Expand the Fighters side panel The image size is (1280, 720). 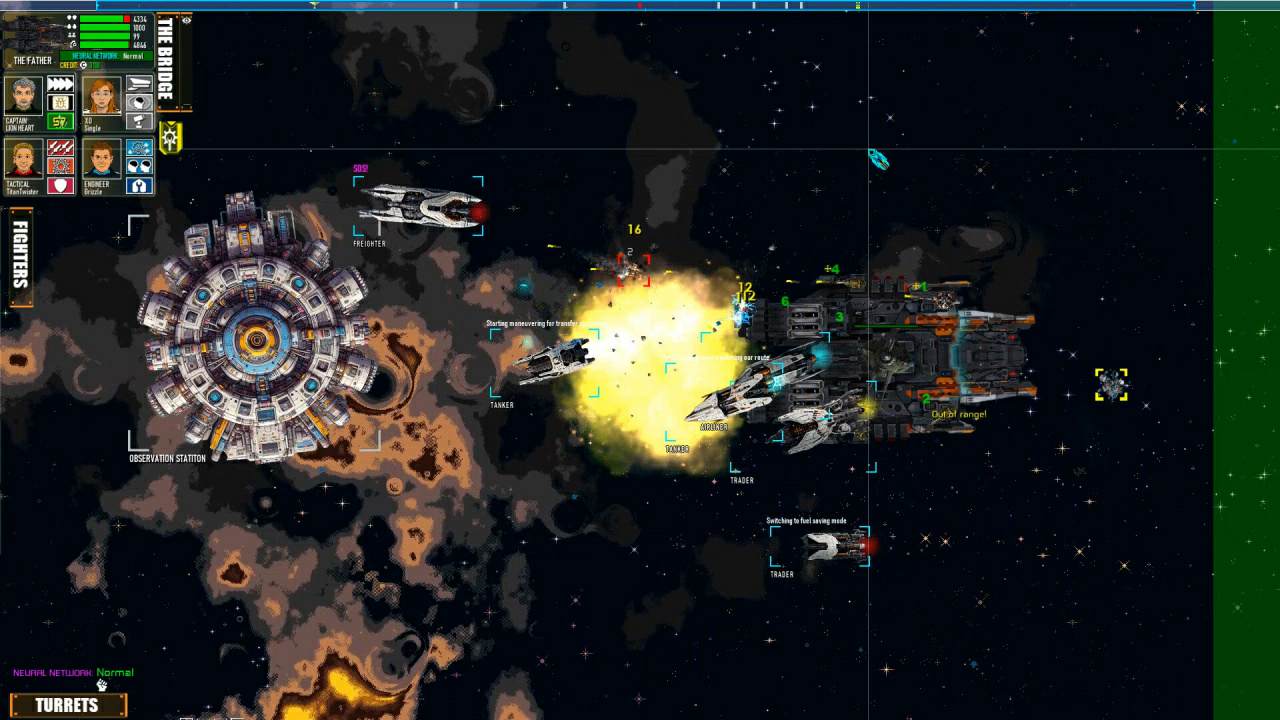tap(20, 257)
